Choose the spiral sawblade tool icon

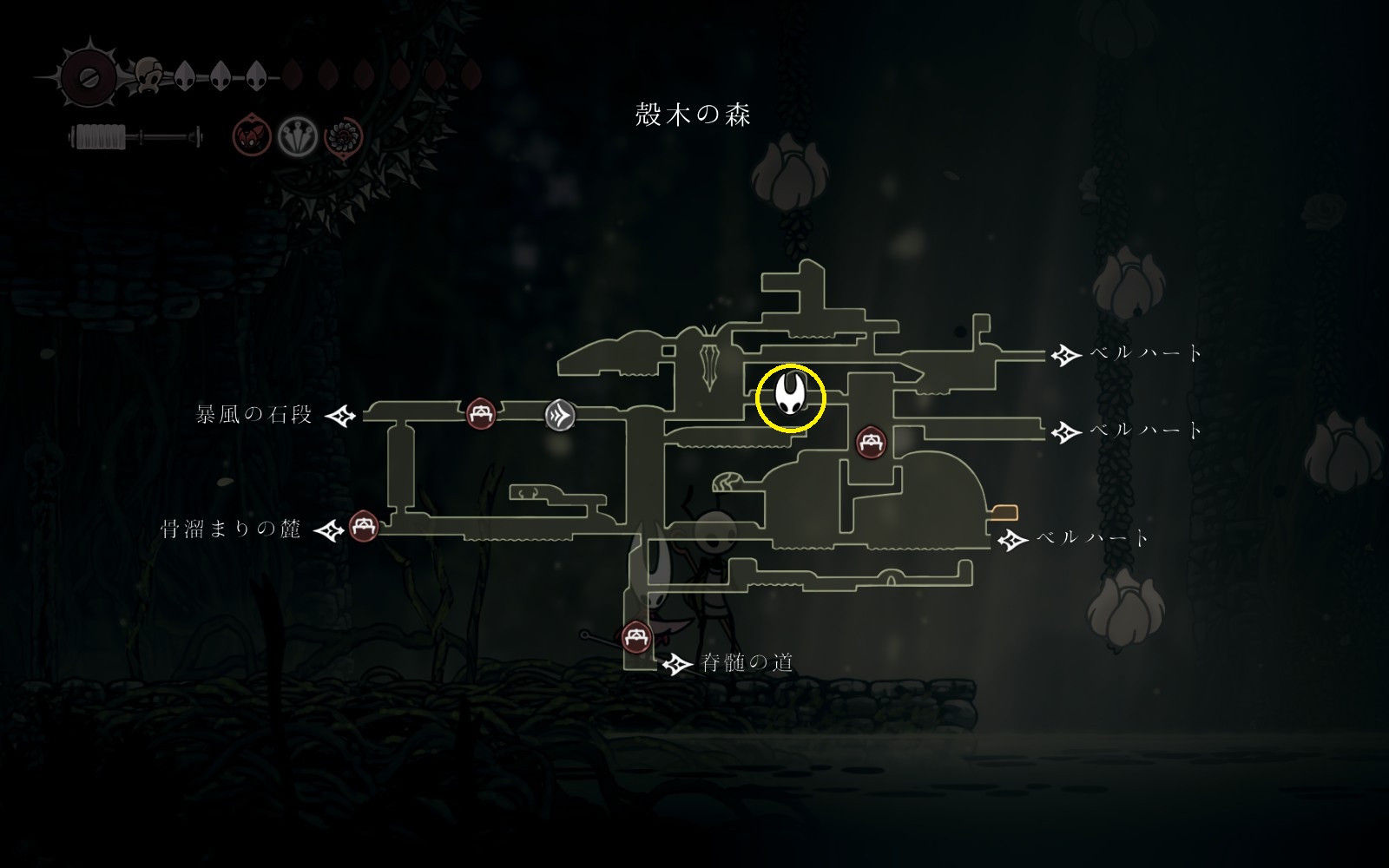pos(343,137)
